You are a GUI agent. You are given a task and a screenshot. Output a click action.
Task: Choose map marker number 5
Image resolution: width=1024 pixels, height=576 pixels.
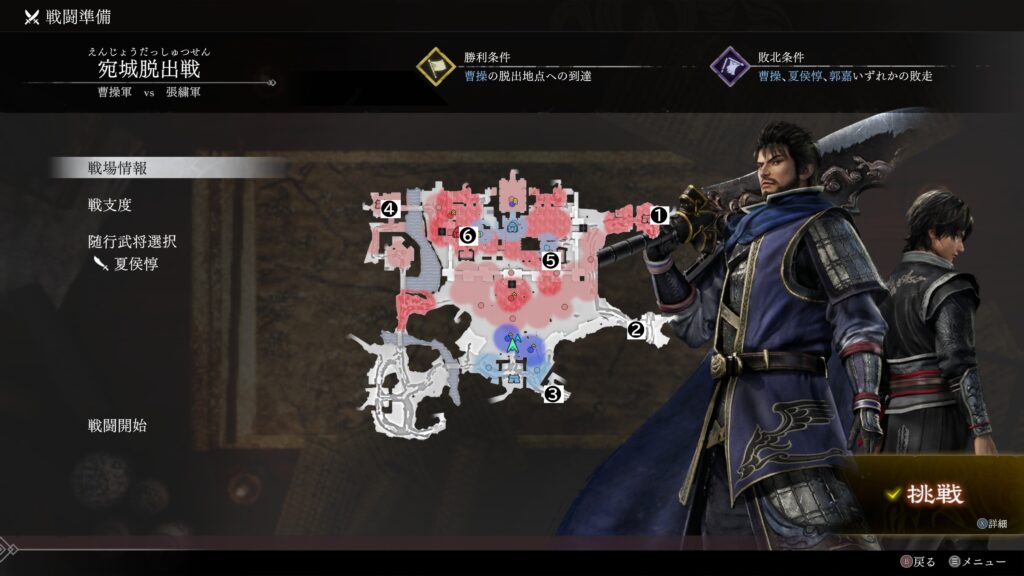(550, 260)
